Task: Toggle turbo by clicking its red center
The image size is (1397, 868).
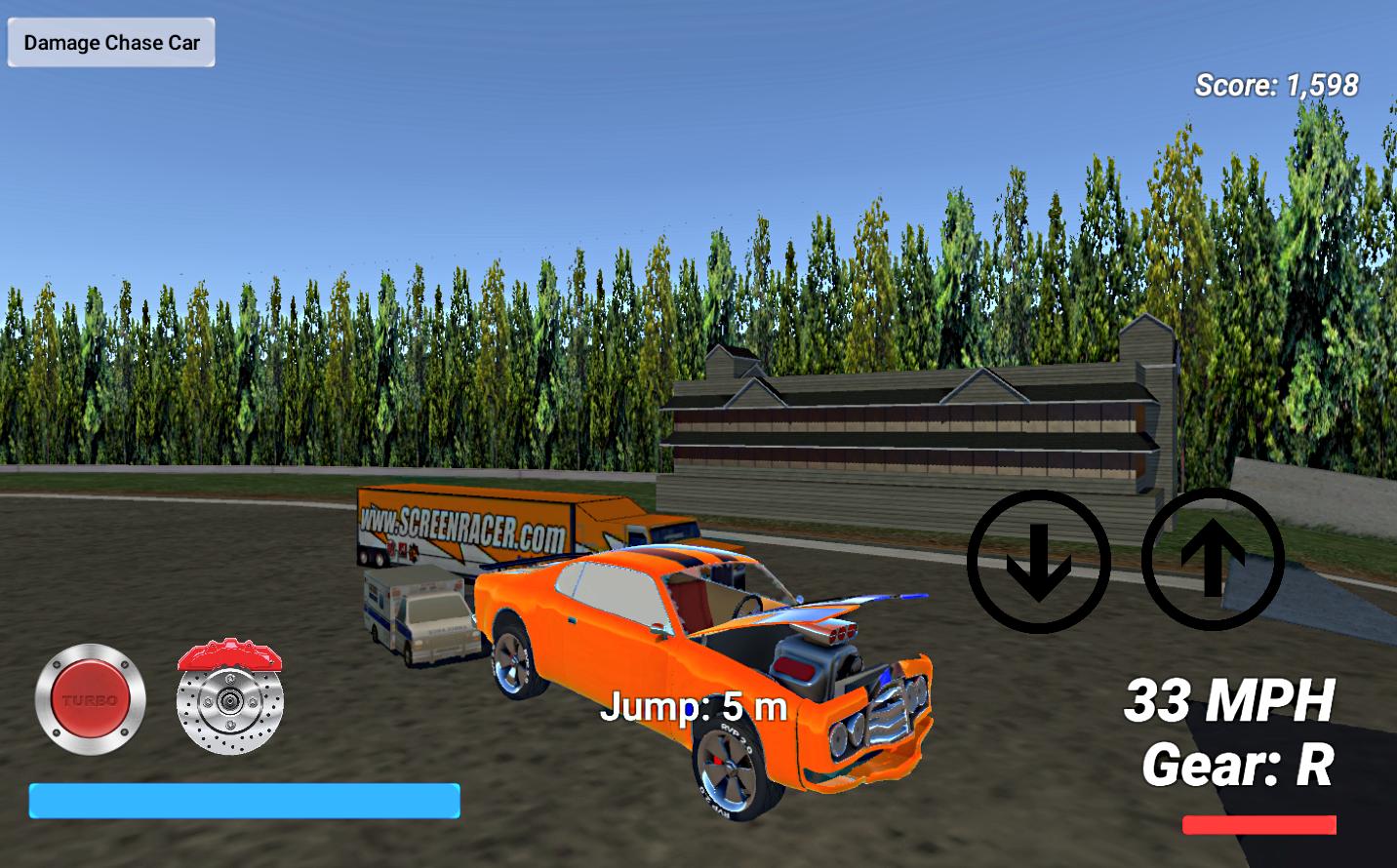Action: click(x=93, y=698)
